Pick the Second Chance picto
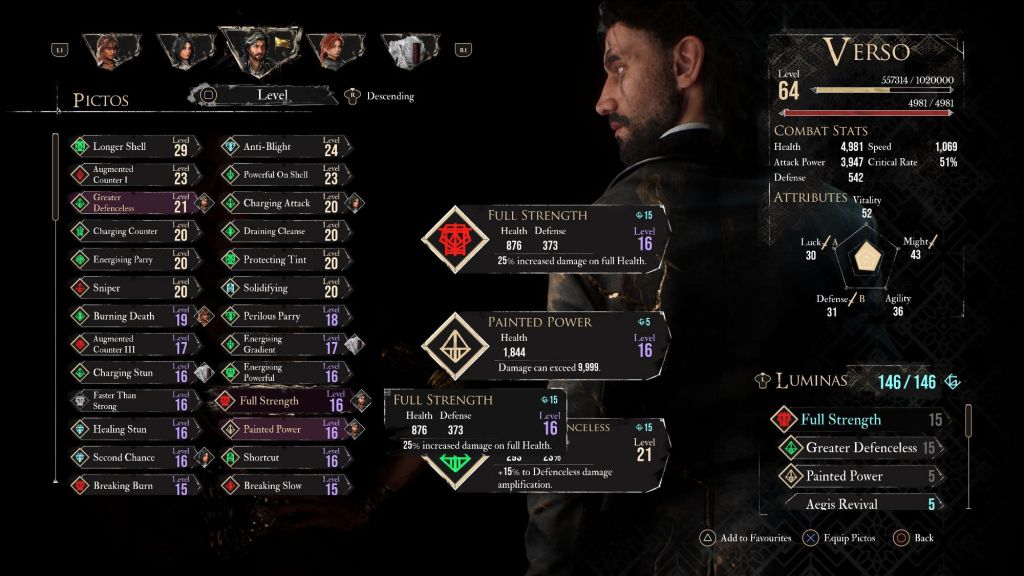This screenshot has width=1024, height=576. [132, 458]
